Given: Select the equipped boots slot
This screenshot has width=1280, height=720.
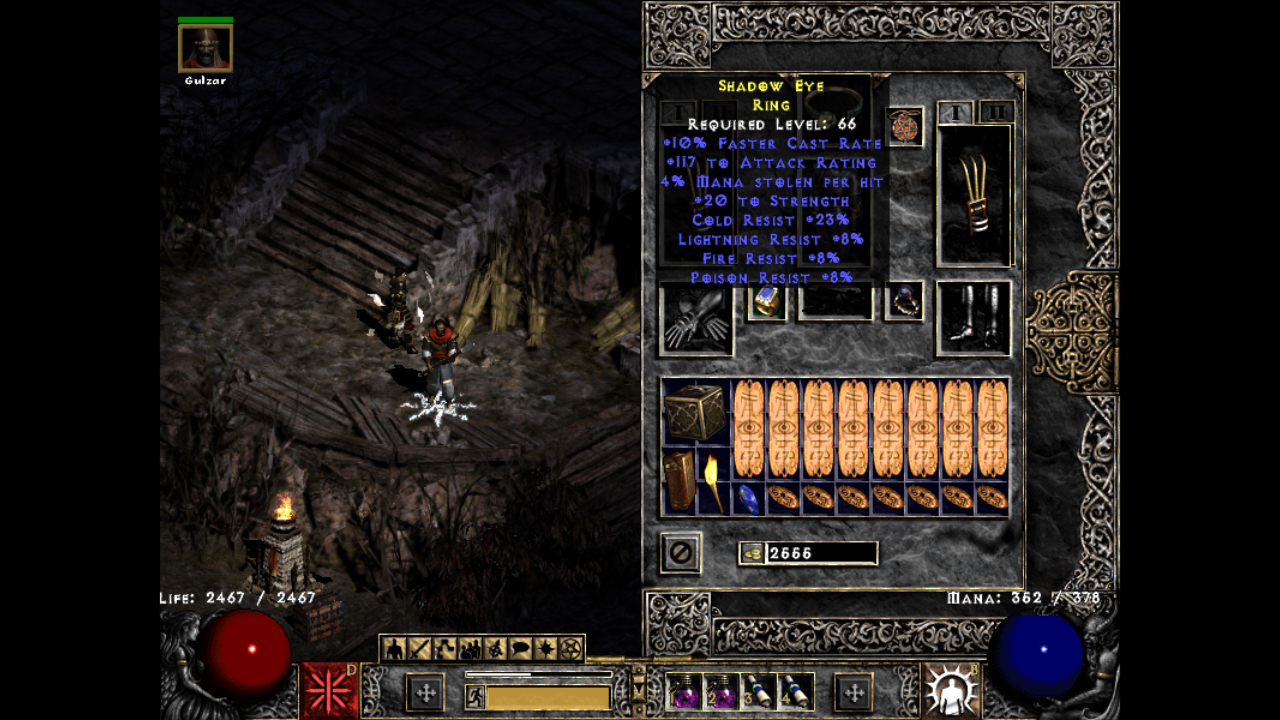Looking at the screenshot, I should 973,319.
